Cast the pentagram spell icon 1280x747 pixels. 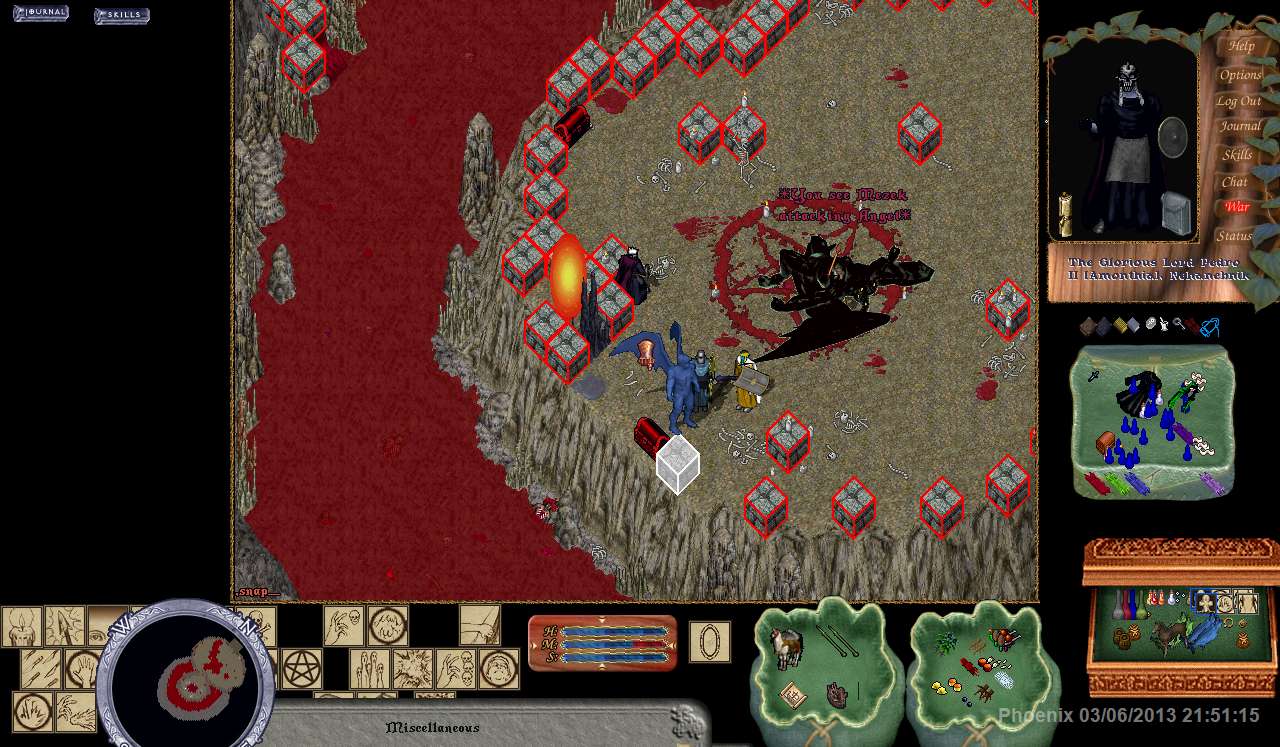pos(301,669)
